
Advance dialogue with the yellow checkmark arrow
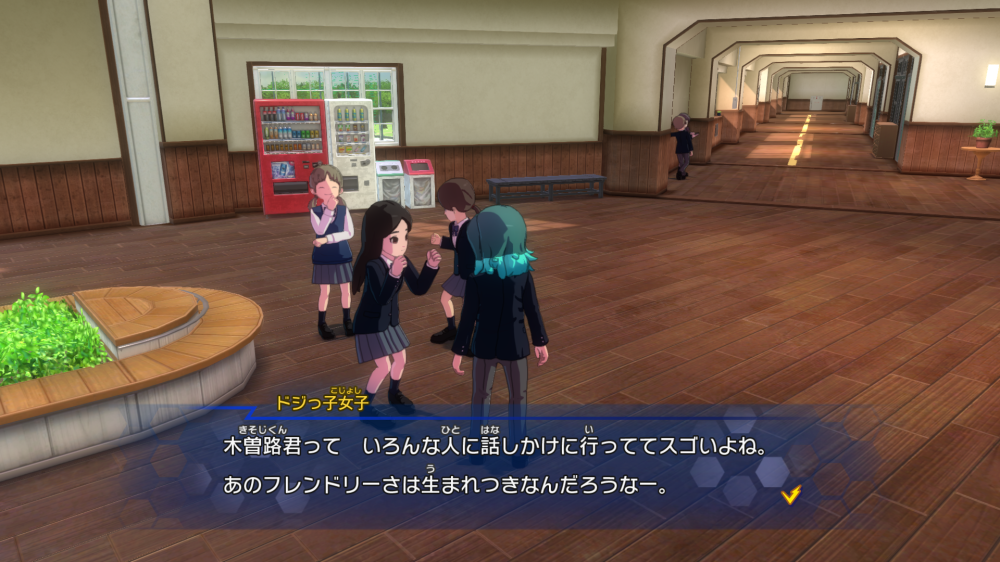[x=791, y=494]
